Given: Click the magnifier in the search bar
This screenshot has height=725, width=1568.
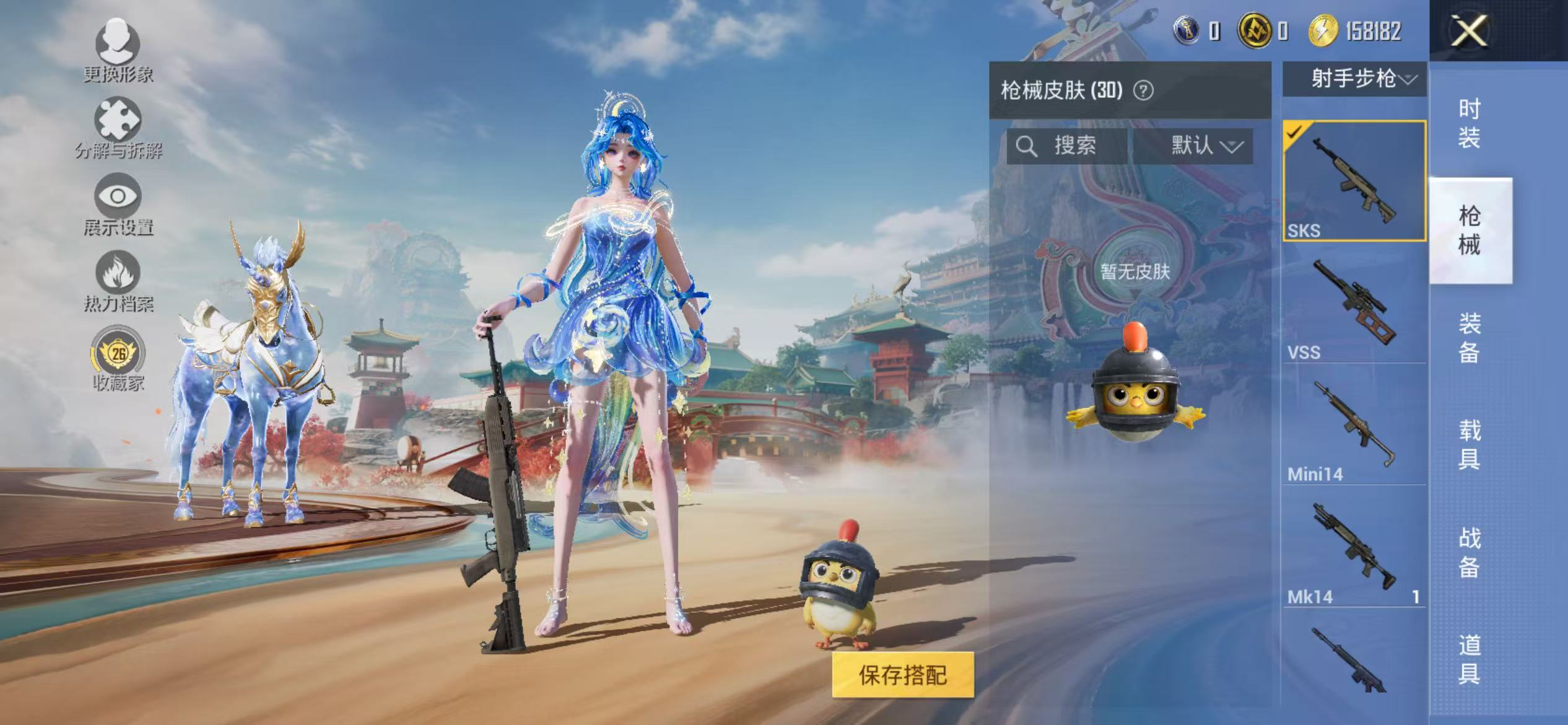Looking at the screenshot, I should coord(1028,146).
